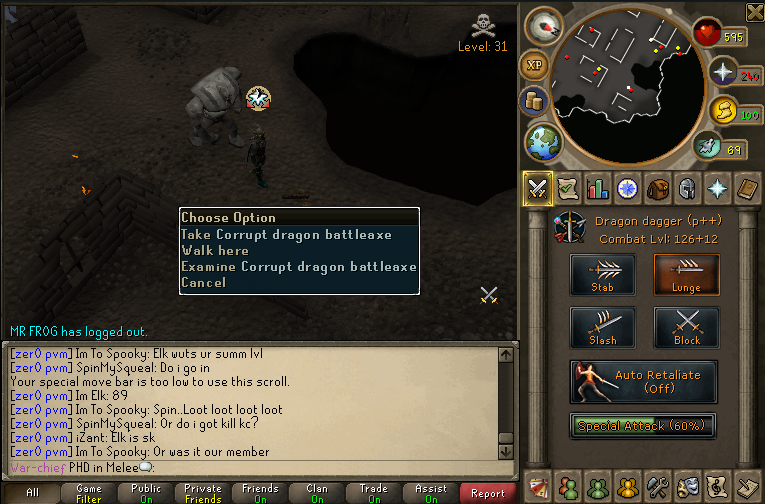This screenshot has height=504, width=765.
Task: Open the inventory backpack tab
Action: (657, 188)
